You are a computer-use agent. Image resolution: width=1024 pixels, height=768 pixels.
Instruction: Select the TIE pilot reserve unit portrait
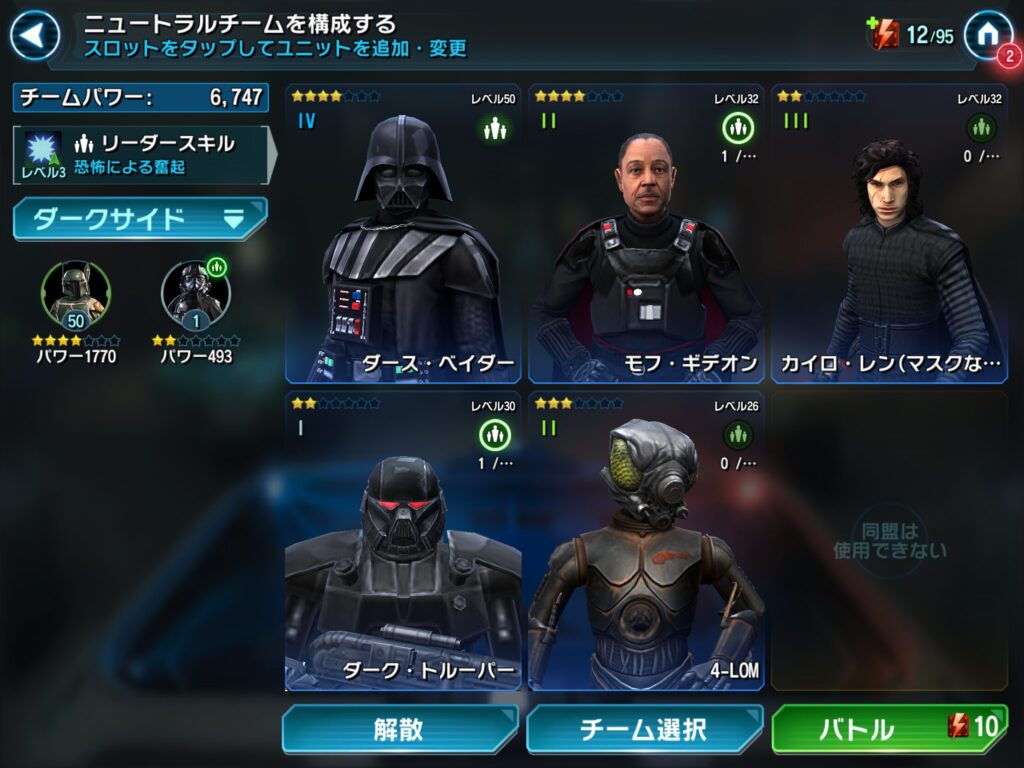tap(195, 293)
